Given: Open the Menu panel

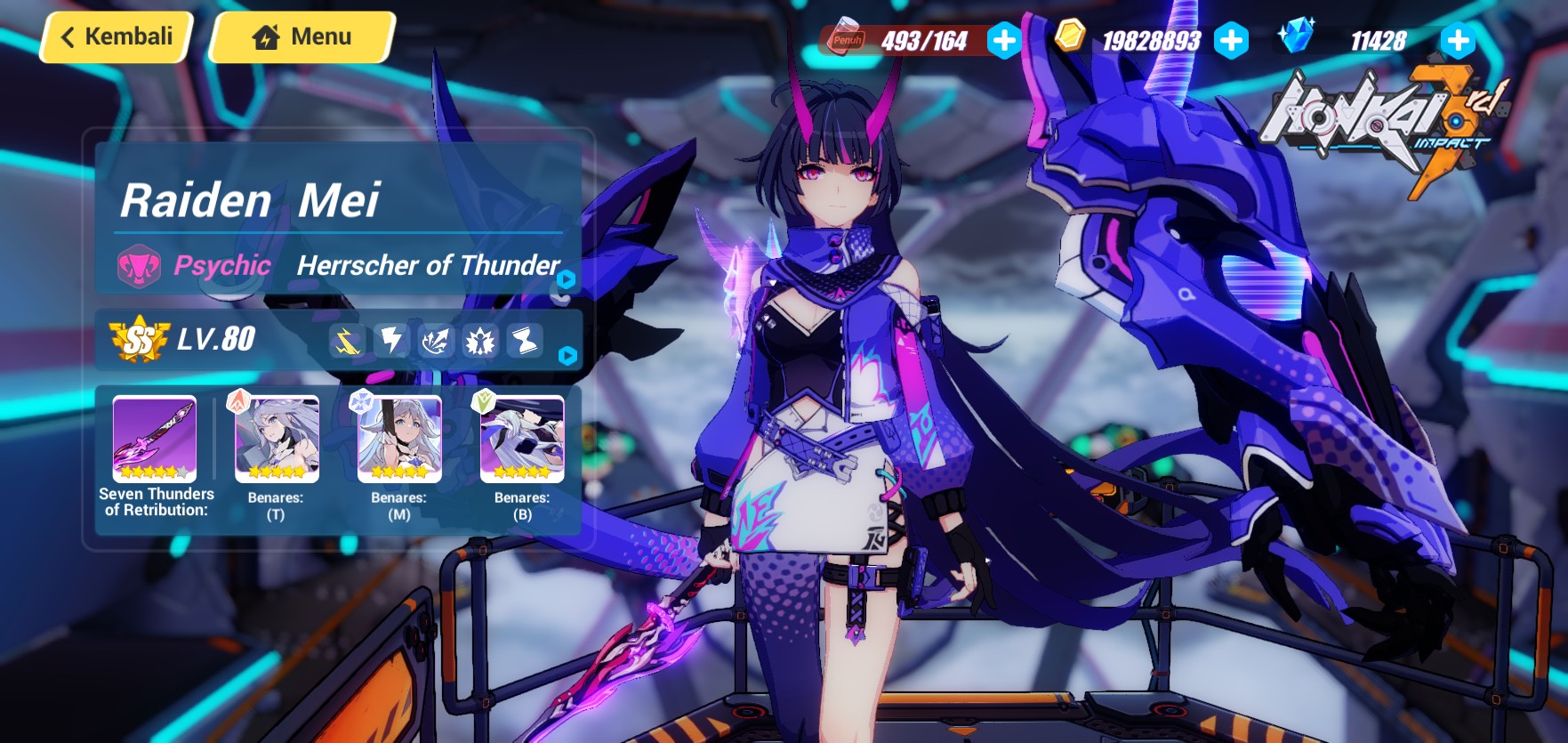Looking at the screenshot, I should click(x=301, y=37).
